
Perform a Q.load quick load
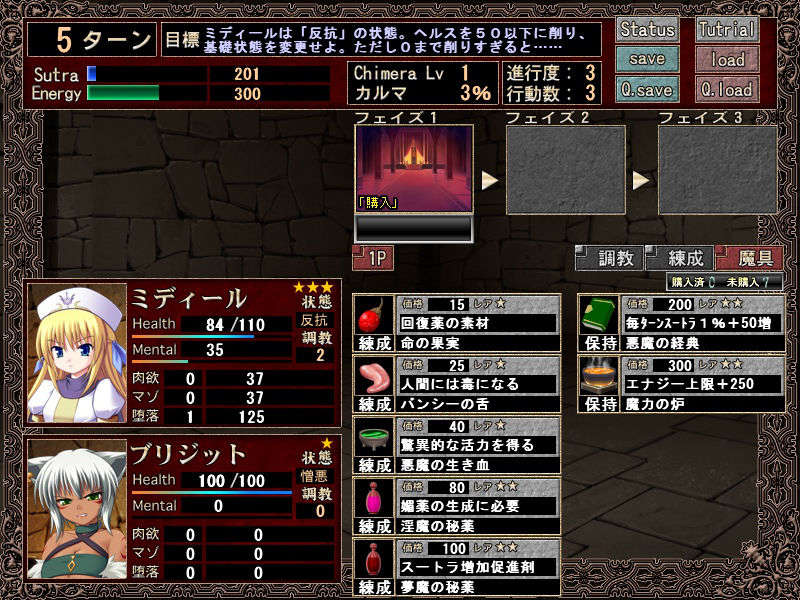tap(727, 89)
